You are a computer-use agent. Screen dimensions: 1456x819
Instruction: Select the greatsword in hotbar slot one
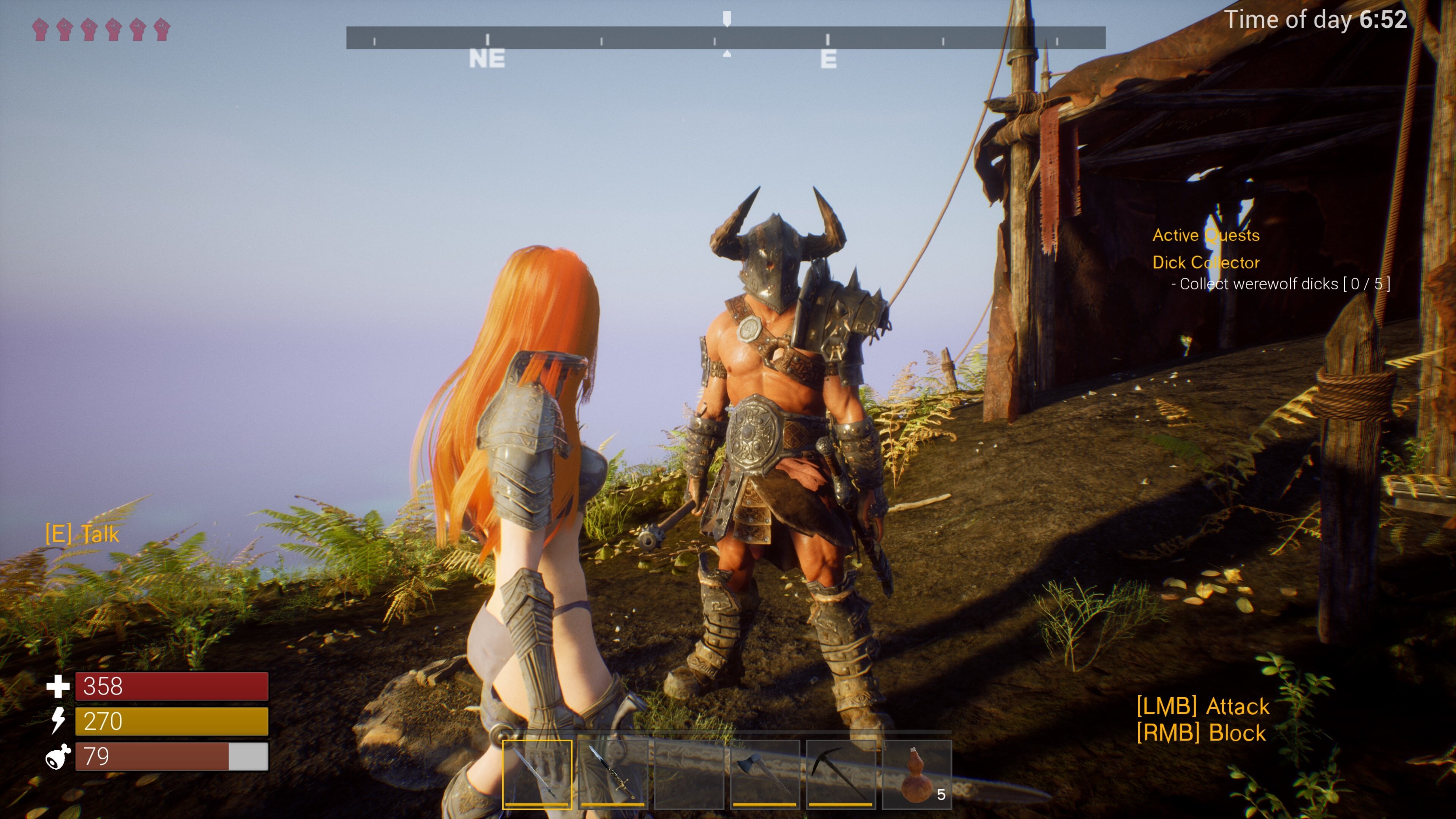click(x=537, y=774)
